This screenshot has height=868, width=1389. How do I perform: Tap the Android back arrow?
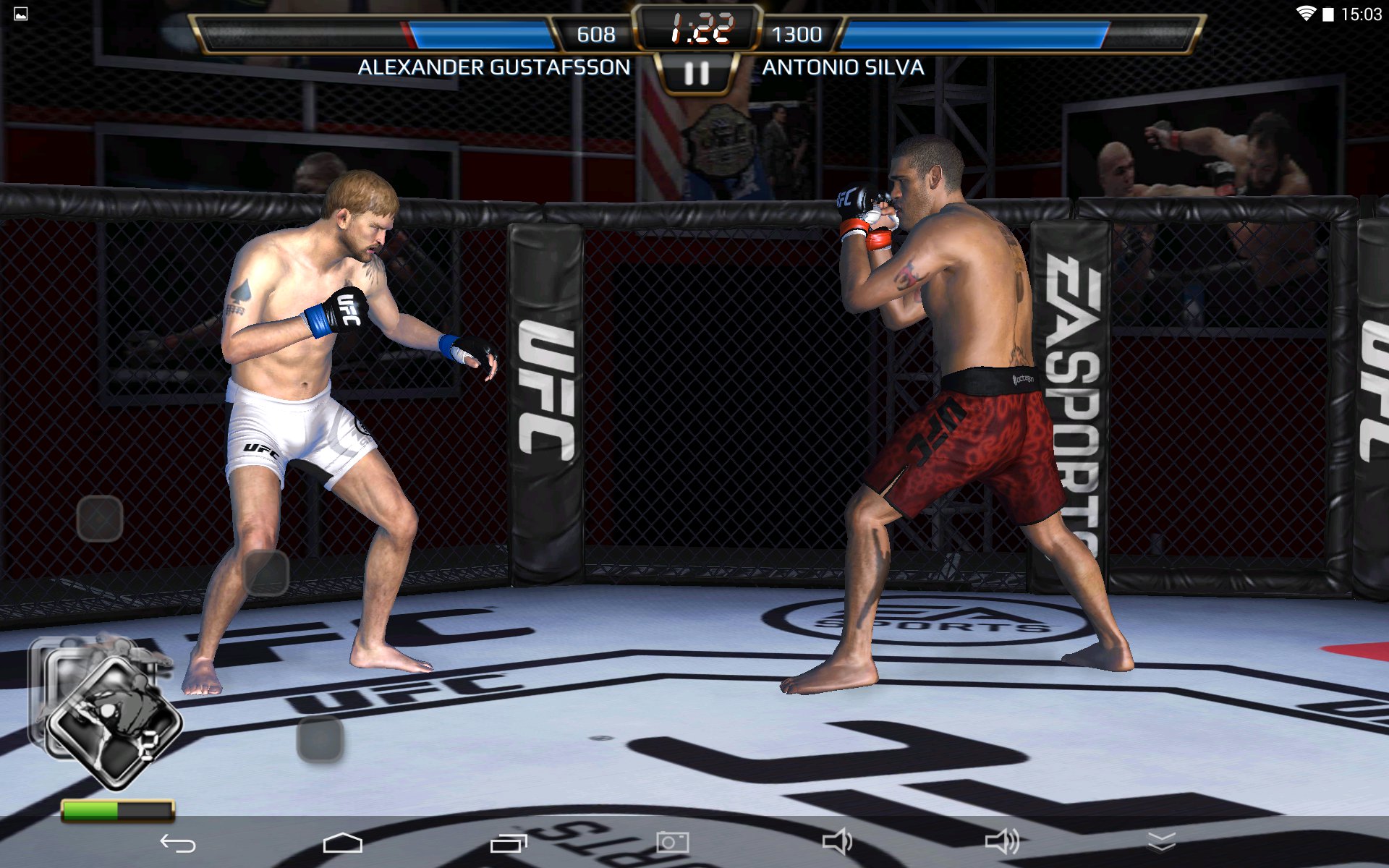[178, 843]
